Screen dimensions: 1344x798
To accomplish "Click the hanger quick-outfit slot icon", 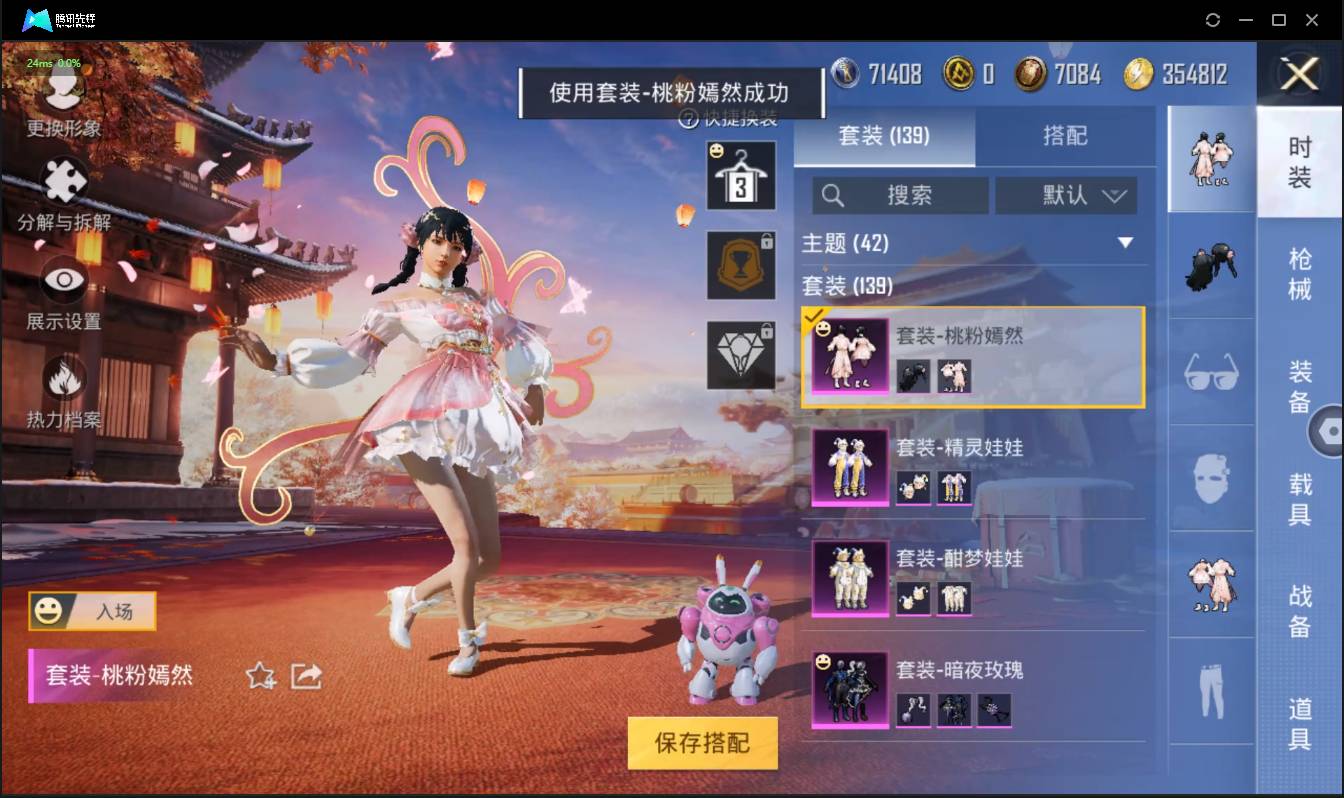I will coord(741,175).
